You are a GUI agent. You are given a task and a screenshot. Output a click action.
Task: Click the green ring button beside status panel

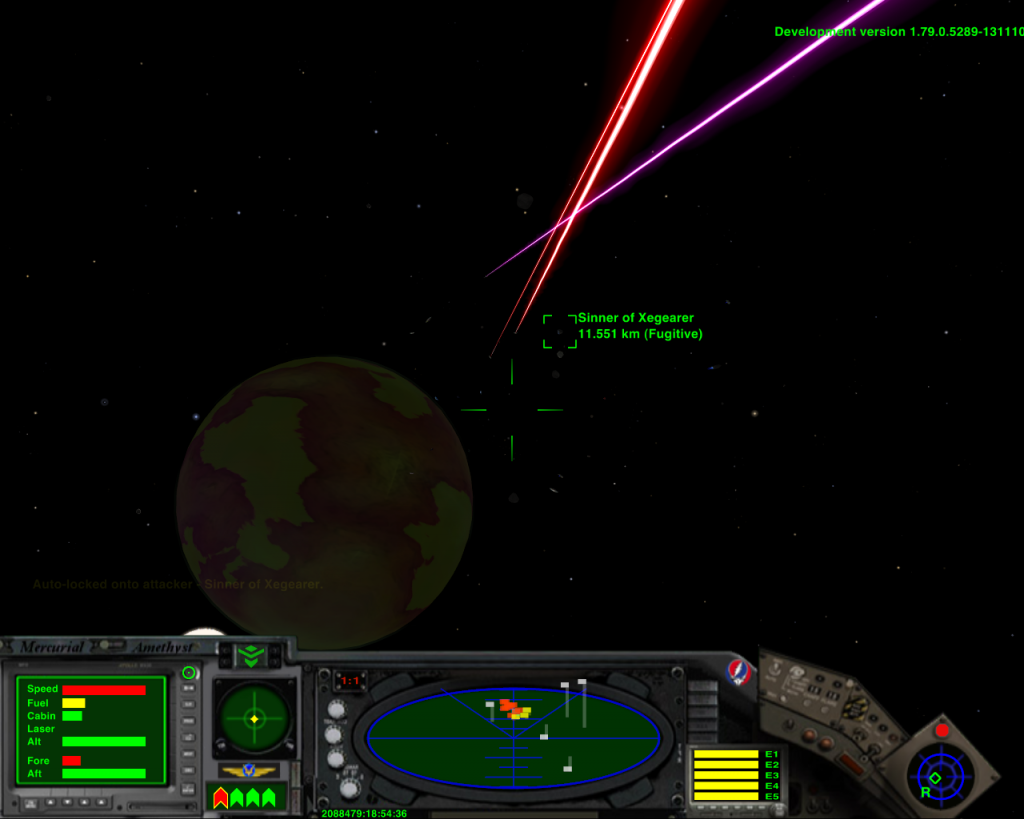tap(188, 673)
